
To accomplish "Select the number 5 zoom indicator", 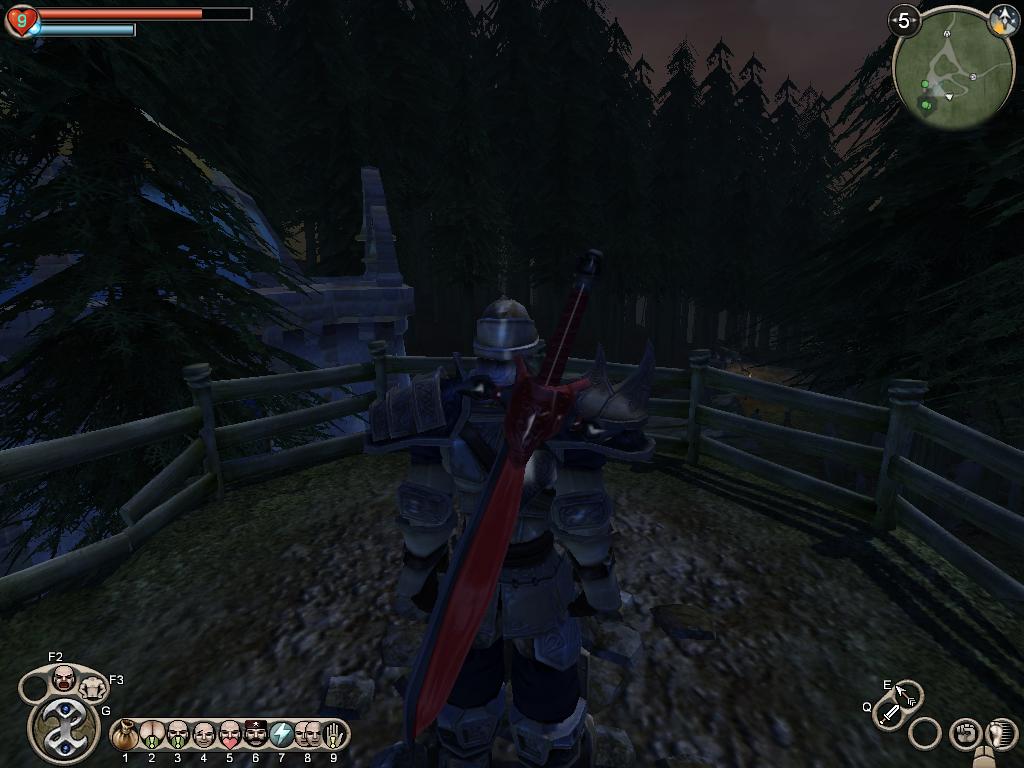I will 904,20.
